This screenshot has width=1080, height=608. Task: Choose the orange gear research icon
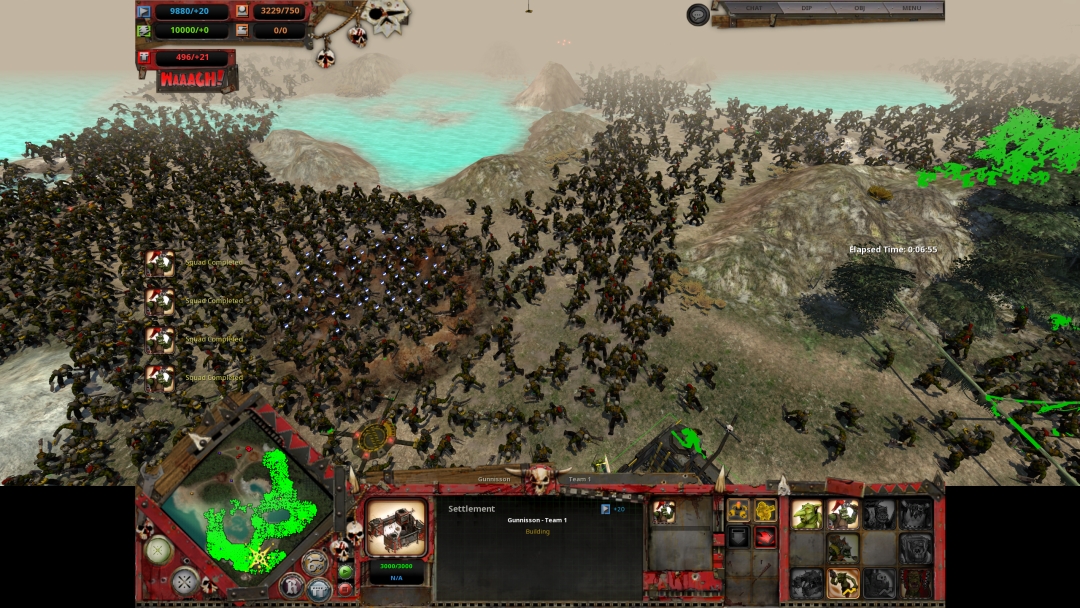coord(738,511)
